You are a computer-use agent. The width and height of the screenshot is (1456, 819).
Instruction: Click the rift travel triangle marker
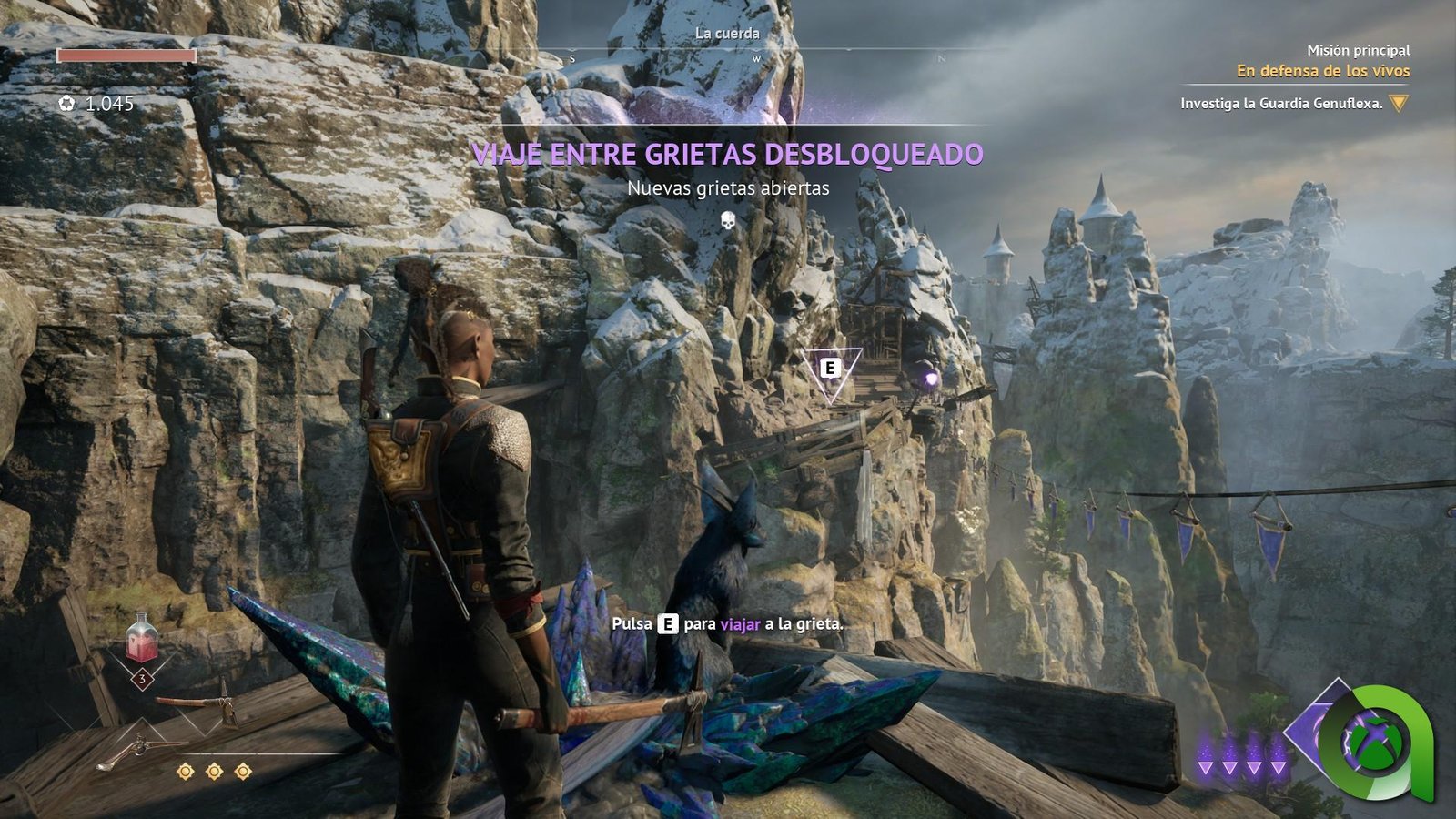click(x=830, y=371)
